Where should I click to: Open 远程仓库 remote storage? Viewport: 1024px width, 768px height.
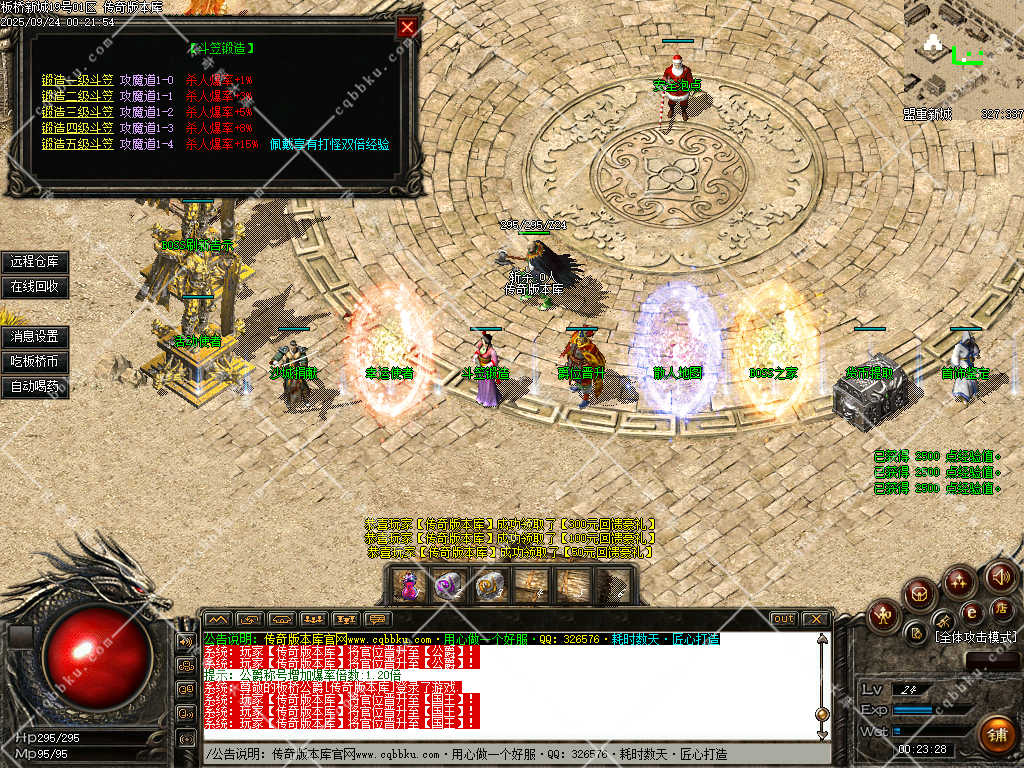(35, 262)
